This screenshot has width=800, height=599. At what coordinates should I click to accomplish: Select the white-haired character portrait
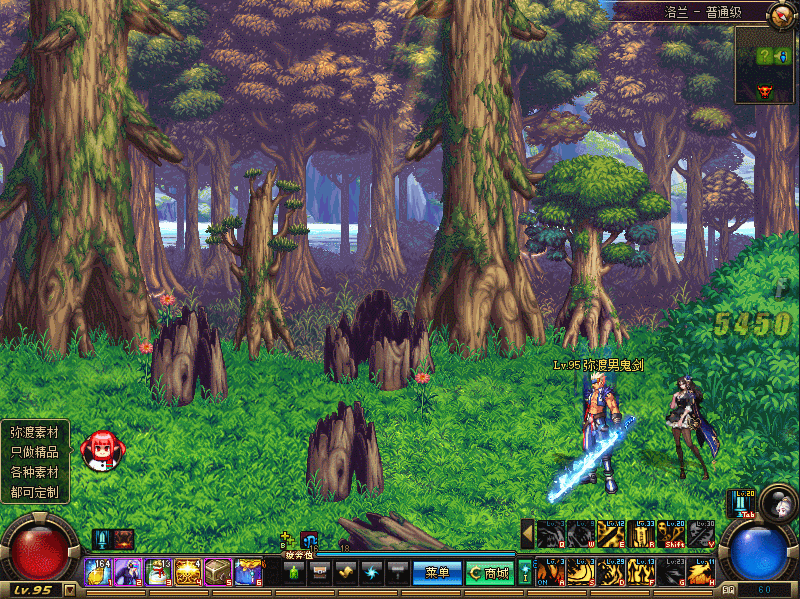point(776,500)
